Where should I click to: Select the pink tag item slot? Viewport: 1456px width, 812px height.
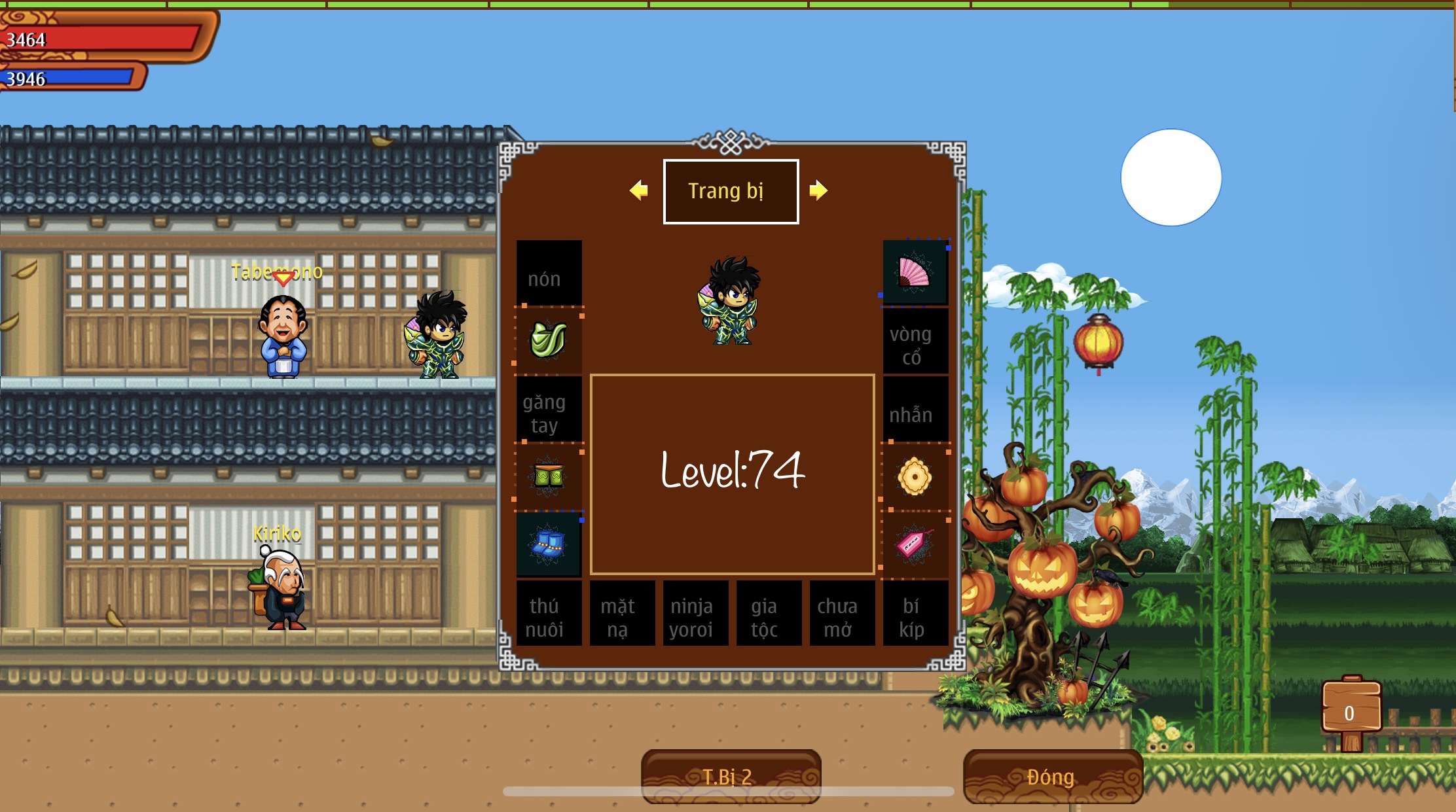pyautogui.click(x=915, y=544)
